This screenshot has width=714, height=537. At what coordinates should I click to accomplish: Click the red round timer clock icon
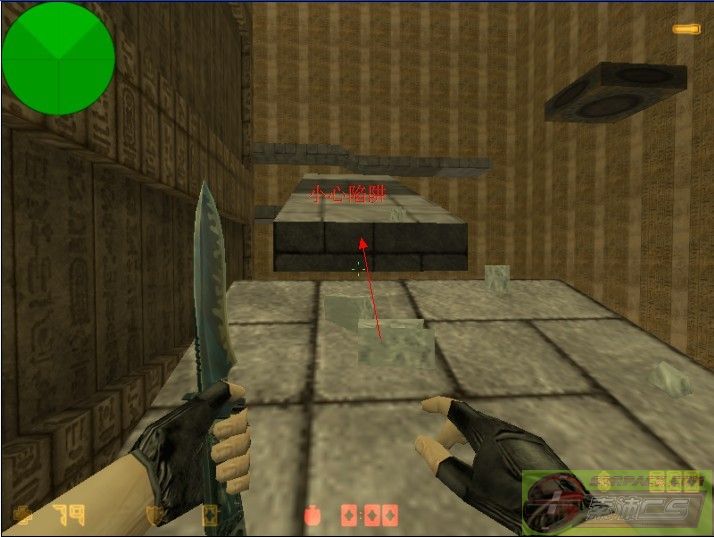tap(314, 515)
